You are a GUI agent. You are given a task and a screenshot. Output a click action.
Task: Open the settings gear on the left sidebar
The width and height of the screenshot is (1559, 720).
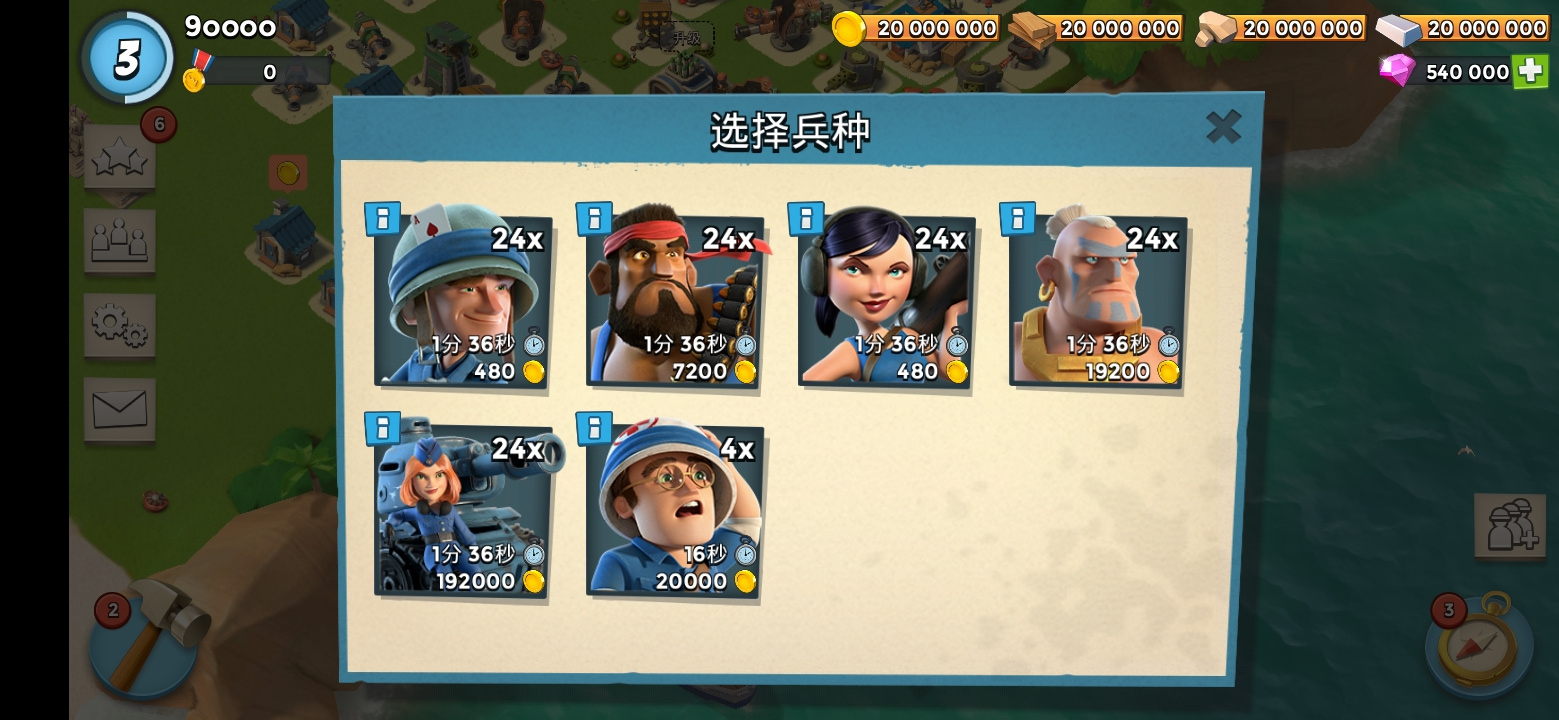pyautogui.click(x=119, y=325)
